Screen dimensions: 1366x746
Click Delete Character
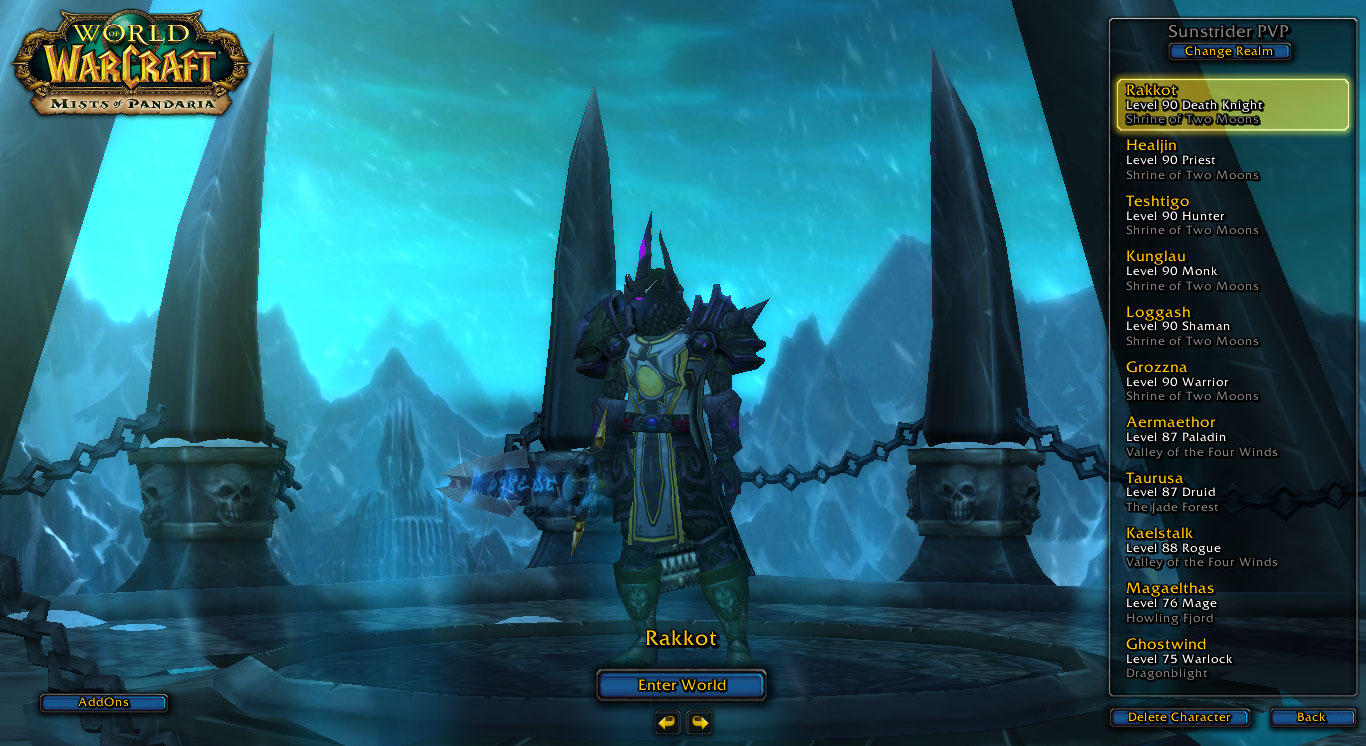pos(1180,717)
